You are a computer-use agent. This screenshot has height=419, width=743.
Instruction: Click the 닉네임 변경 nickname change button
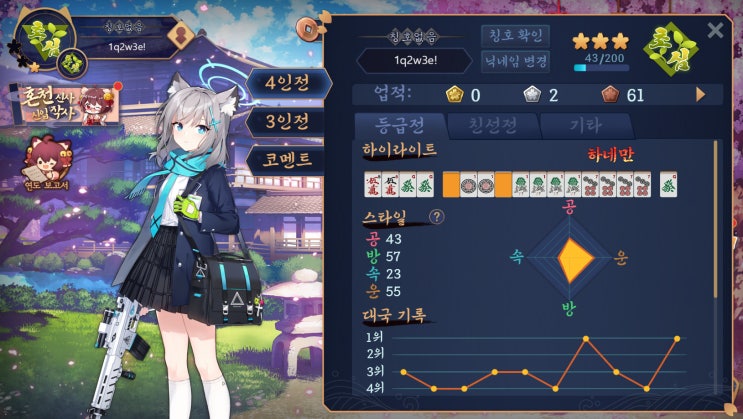(x=515, y=61)
